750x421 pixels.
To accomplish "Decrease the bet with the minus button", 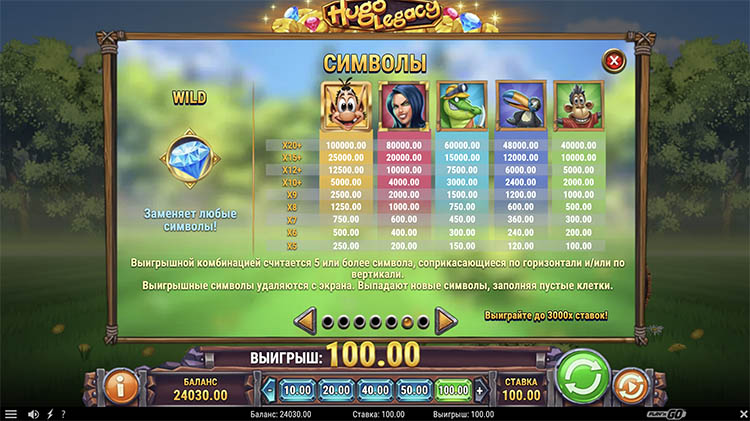I will coord(268,389).
